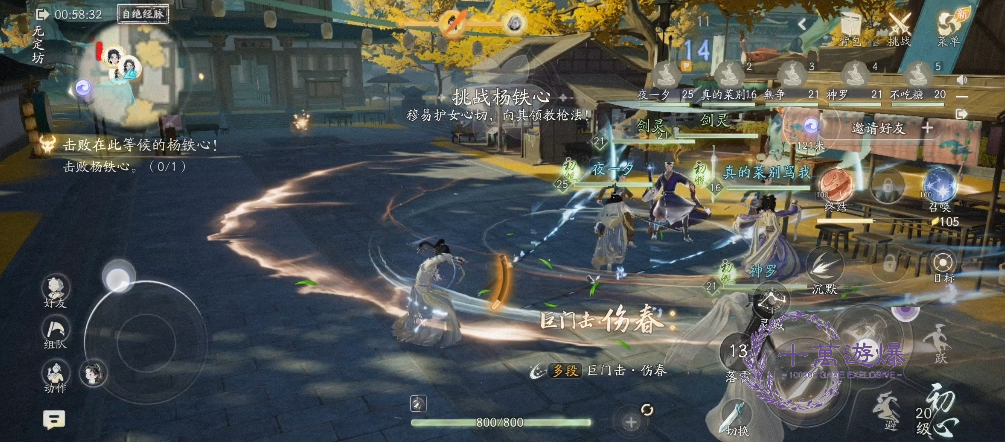This screenshot has width=1005, height=442.
Task: Tap the 切换 weapon switch button
Action: coord(736,414)
